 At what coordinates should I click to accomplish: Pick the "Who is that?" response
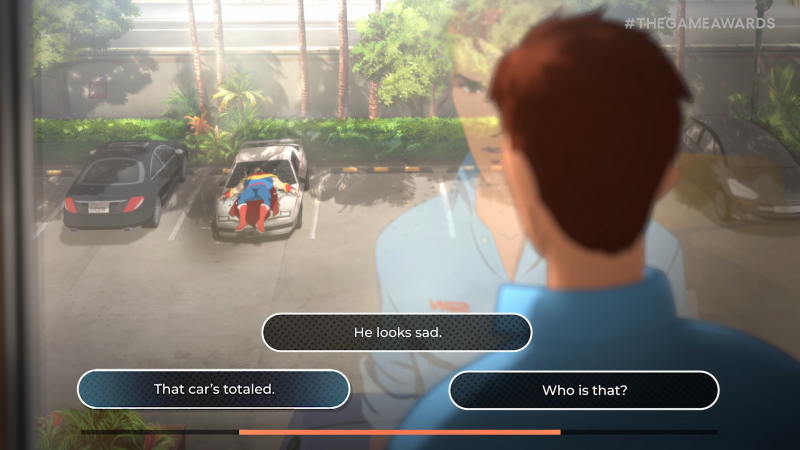(x=584, y=390)
